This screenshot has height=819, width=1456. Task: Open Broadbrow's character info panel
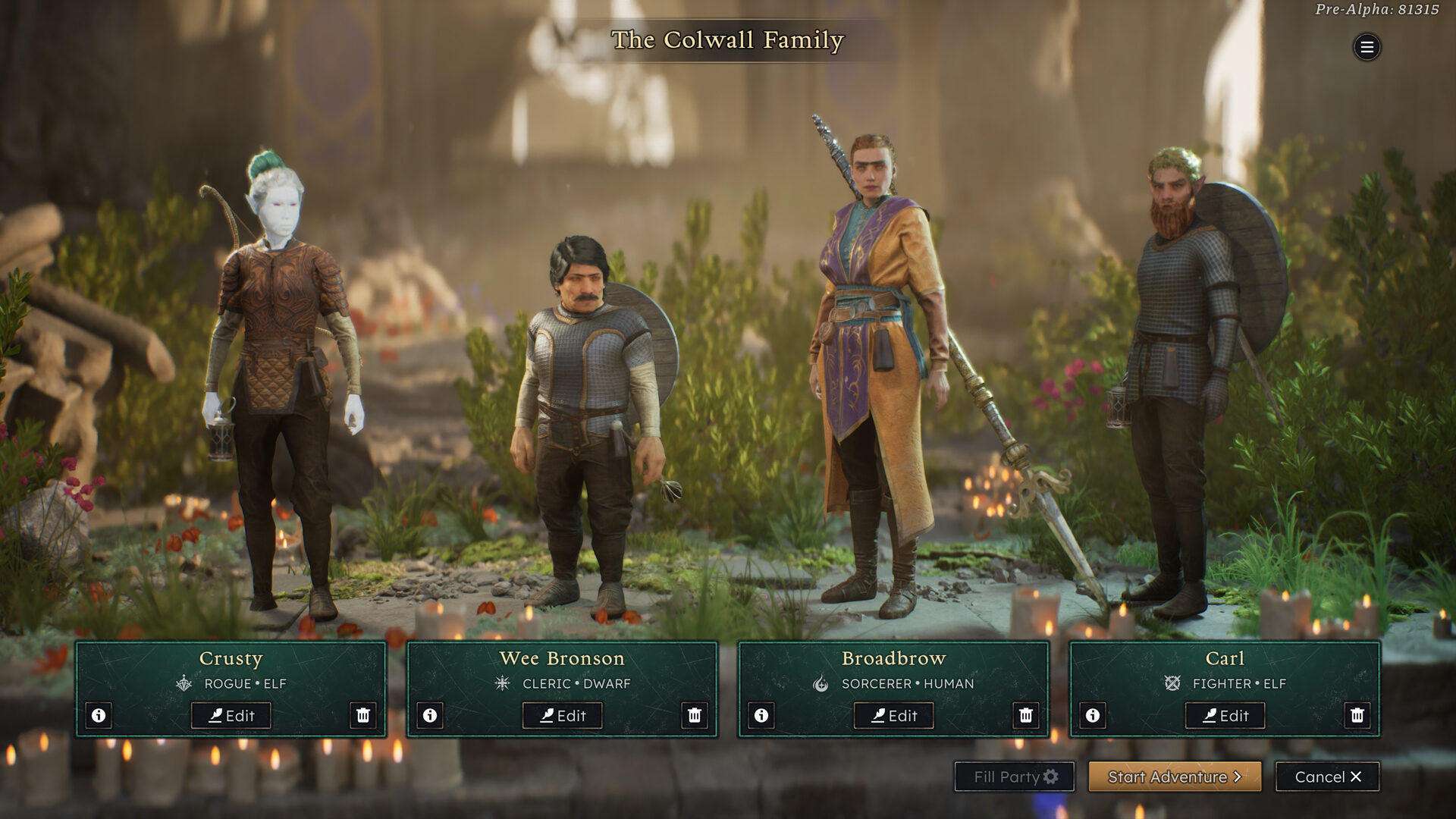[x=762, y=715]
